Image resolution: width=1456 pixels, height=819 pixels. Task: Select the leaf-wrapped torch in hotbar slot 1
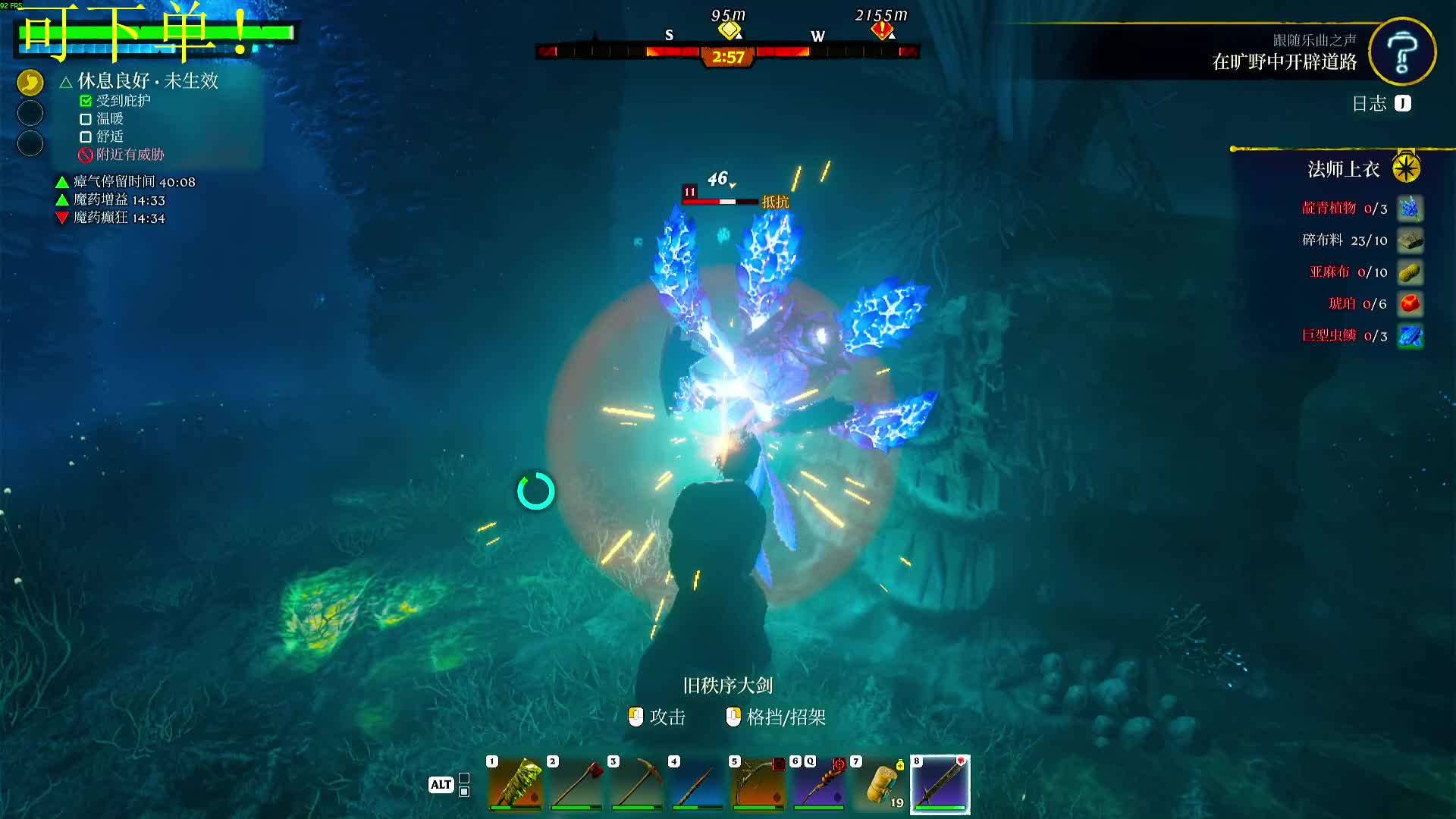click(x=515, y=784)
